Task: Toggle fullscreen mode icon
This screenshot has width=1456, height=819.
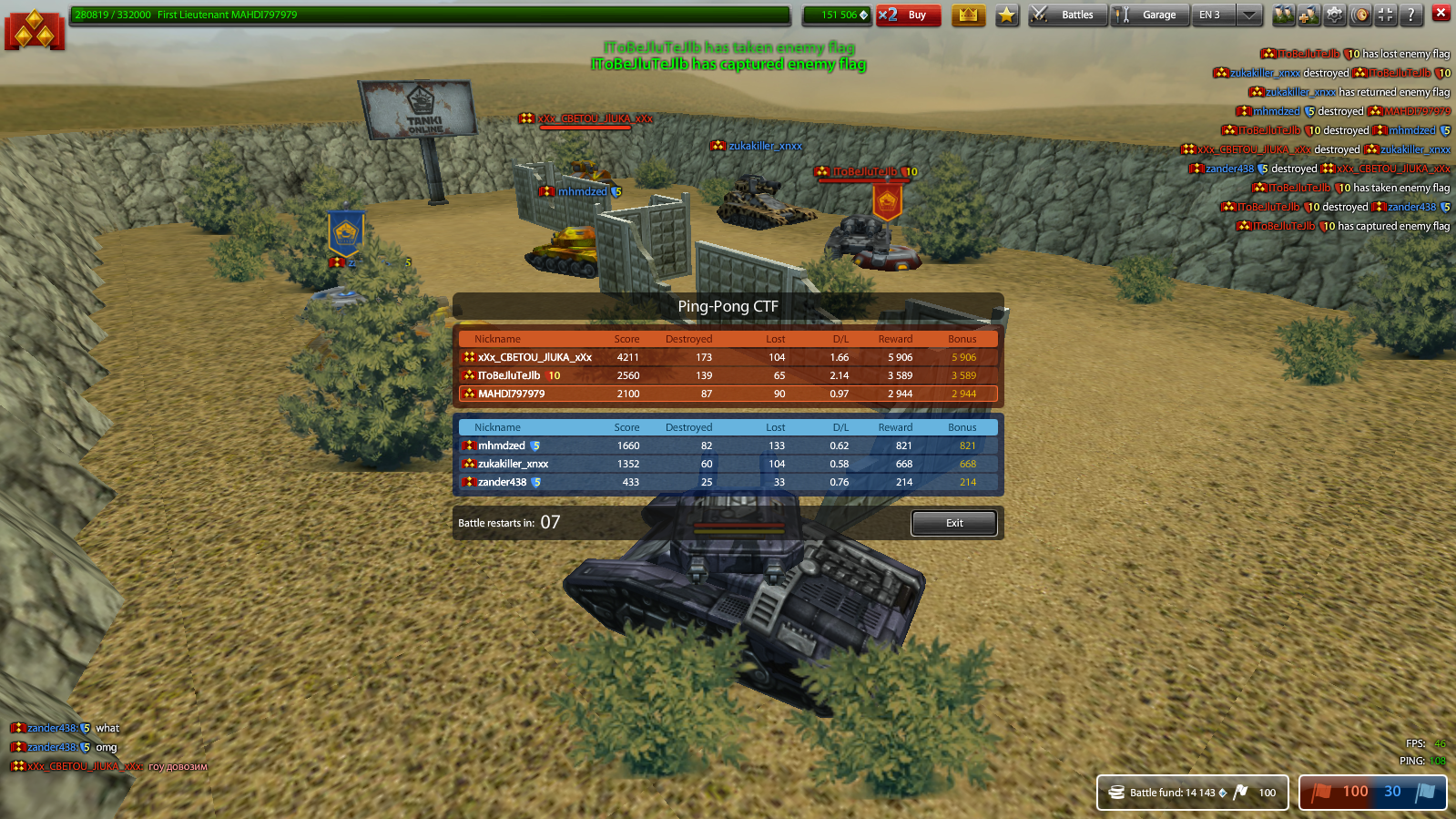Action: 1384,15
